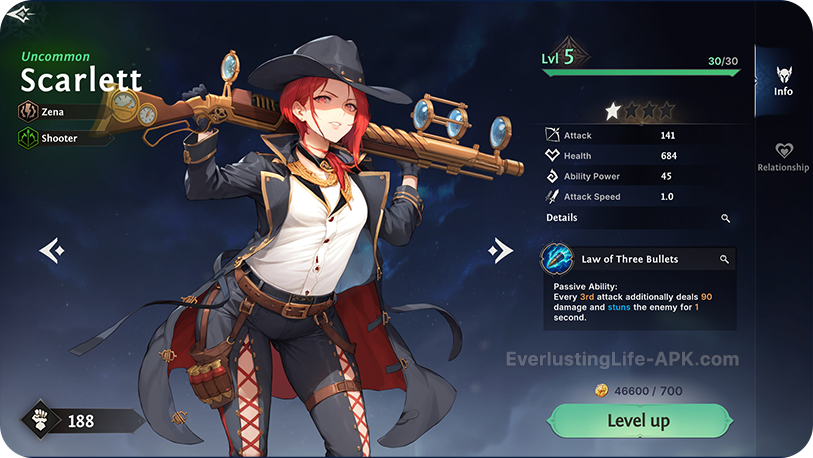
Task: Switch to the Info tab
Action: pos(783,78)
